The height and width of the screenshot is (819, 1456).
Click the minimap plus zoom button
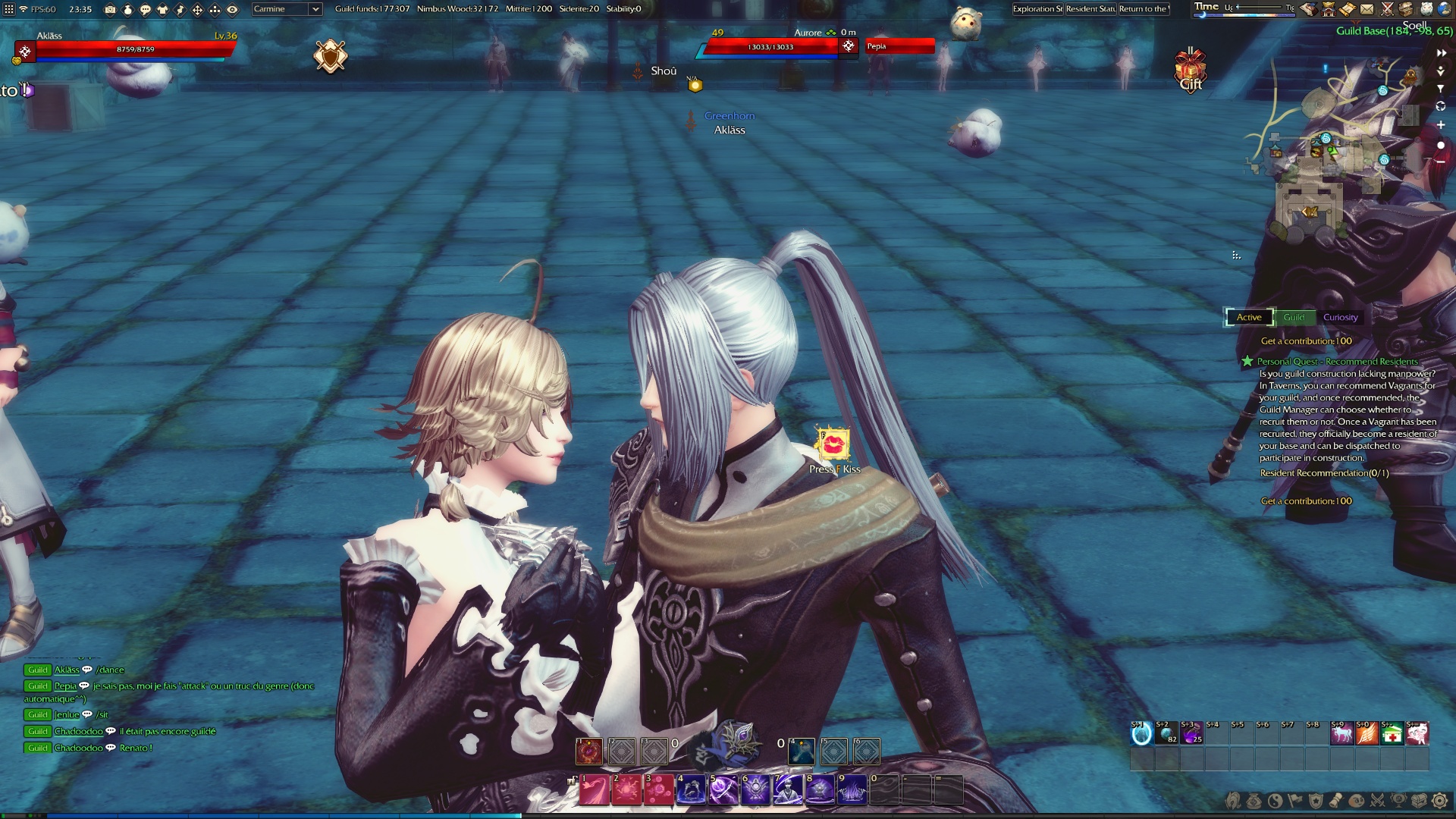(x=1440, y=125)
